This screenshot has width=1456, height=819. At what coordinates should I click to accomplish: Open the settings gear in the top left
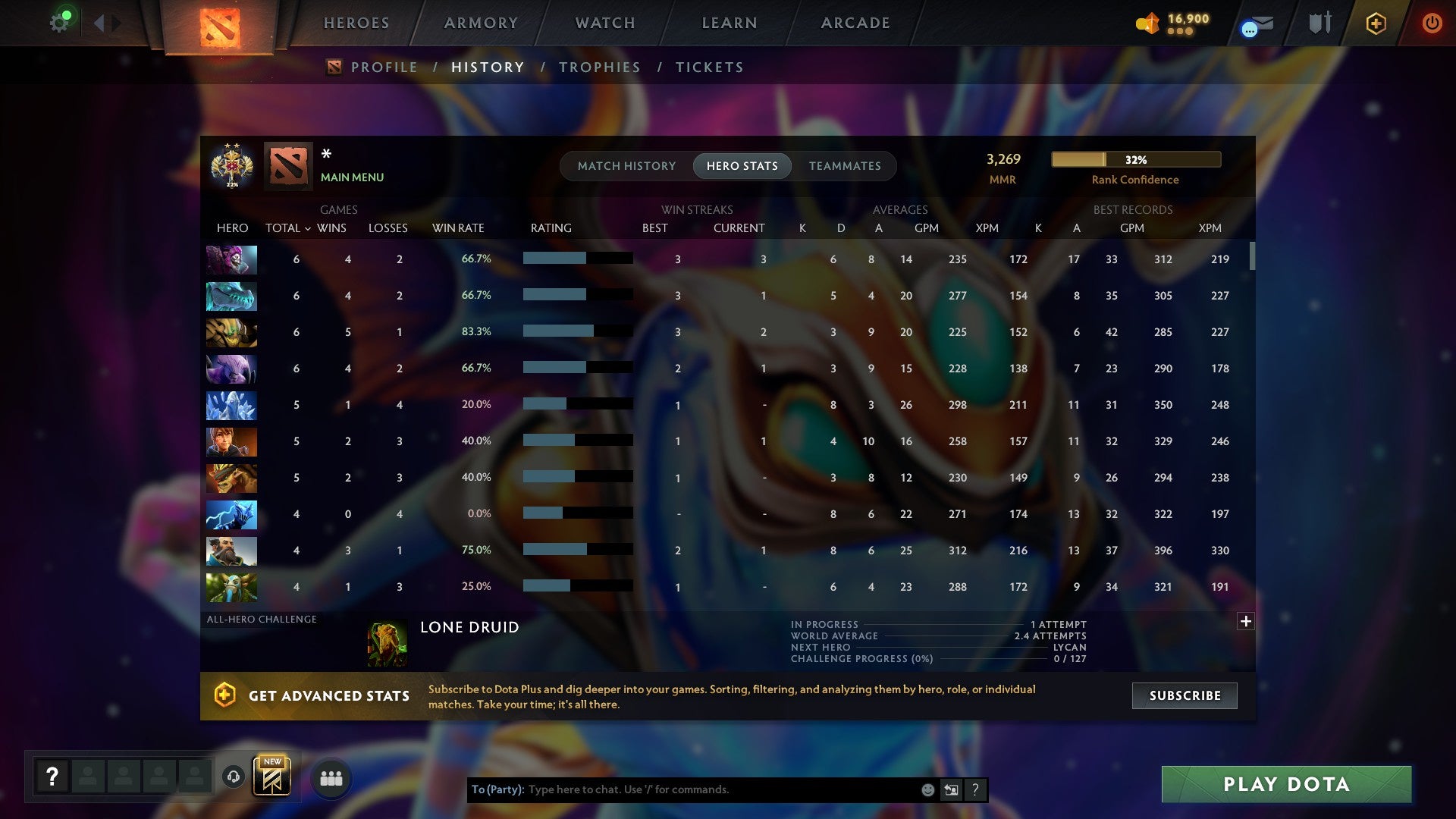[x=61, y=20]
